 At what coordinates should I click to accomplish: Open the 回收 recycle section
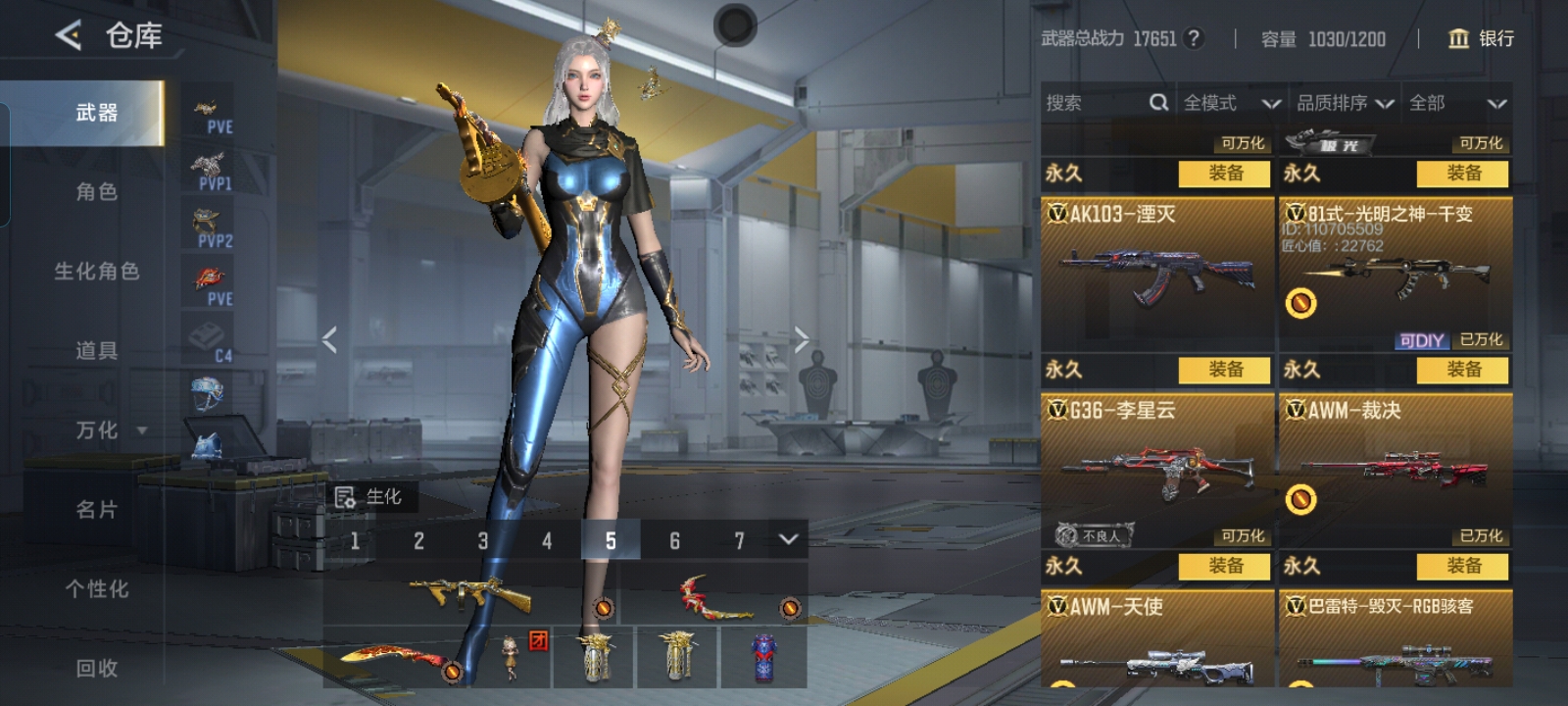(x=96, y=669)
